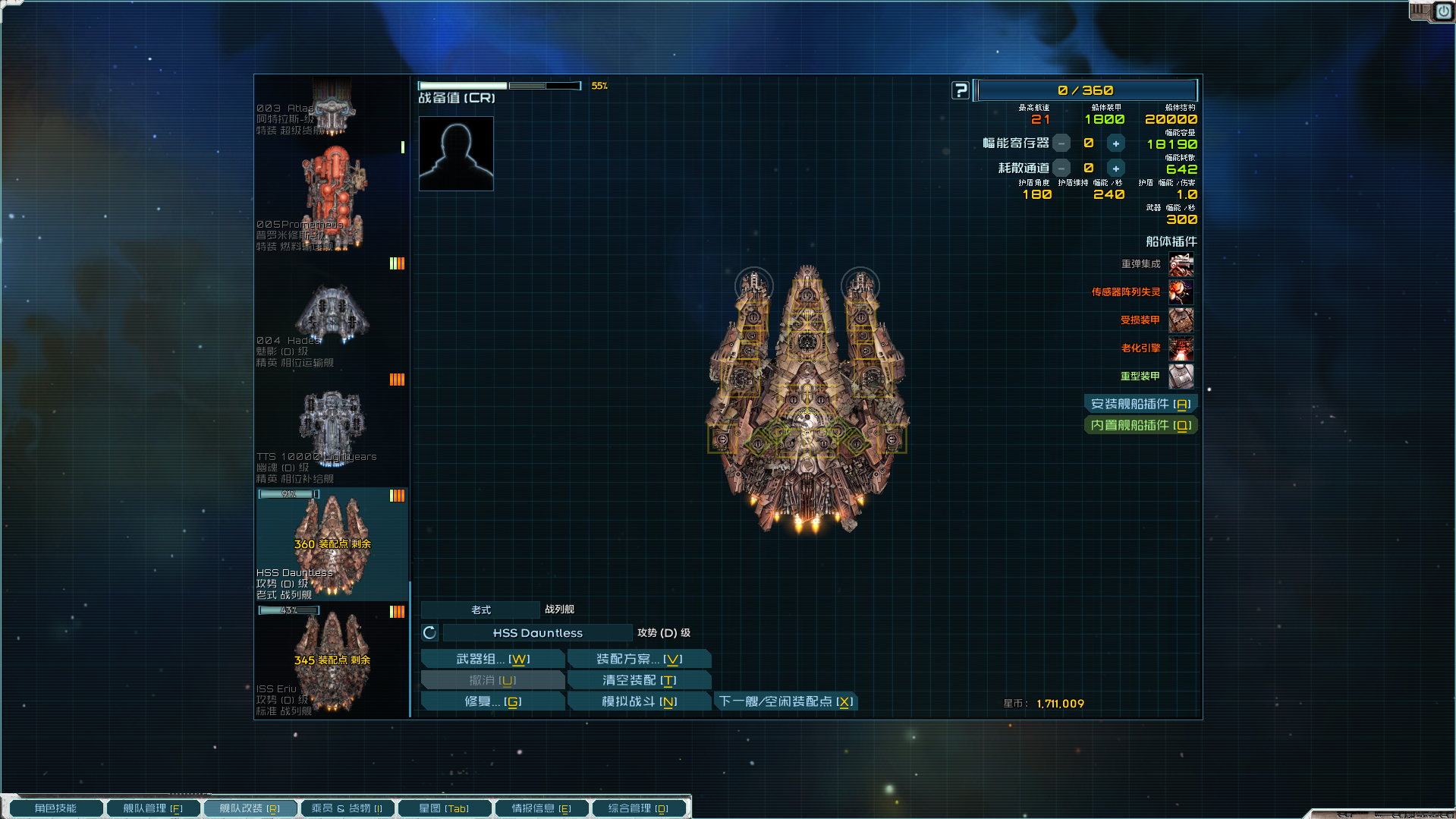Switch to the Intel tab
This screenshot has height=819, width=1456.
[x=541, y=808]
